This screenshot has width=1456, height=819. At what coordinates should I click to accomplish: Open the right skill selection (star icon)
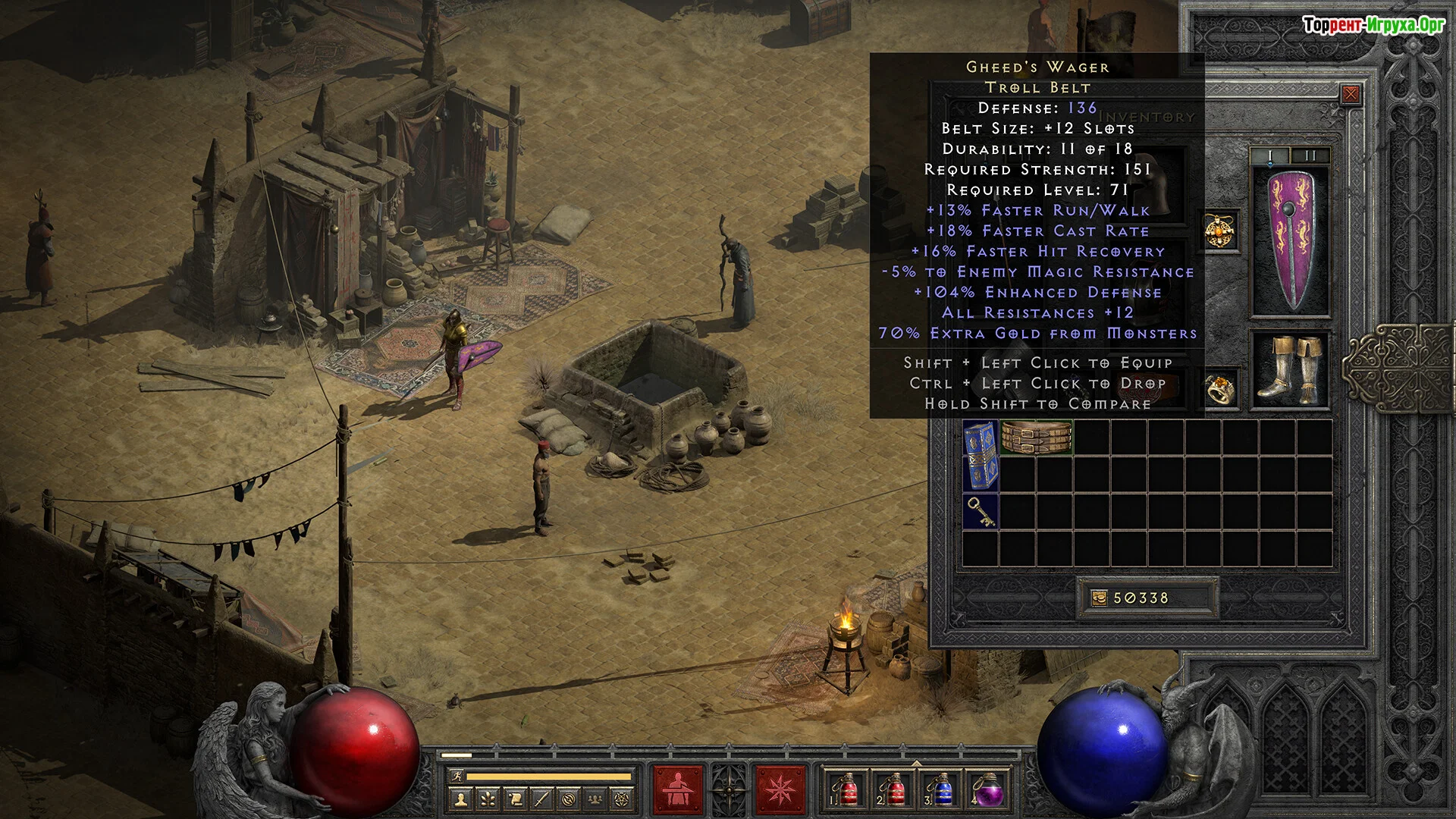point(780,789)
